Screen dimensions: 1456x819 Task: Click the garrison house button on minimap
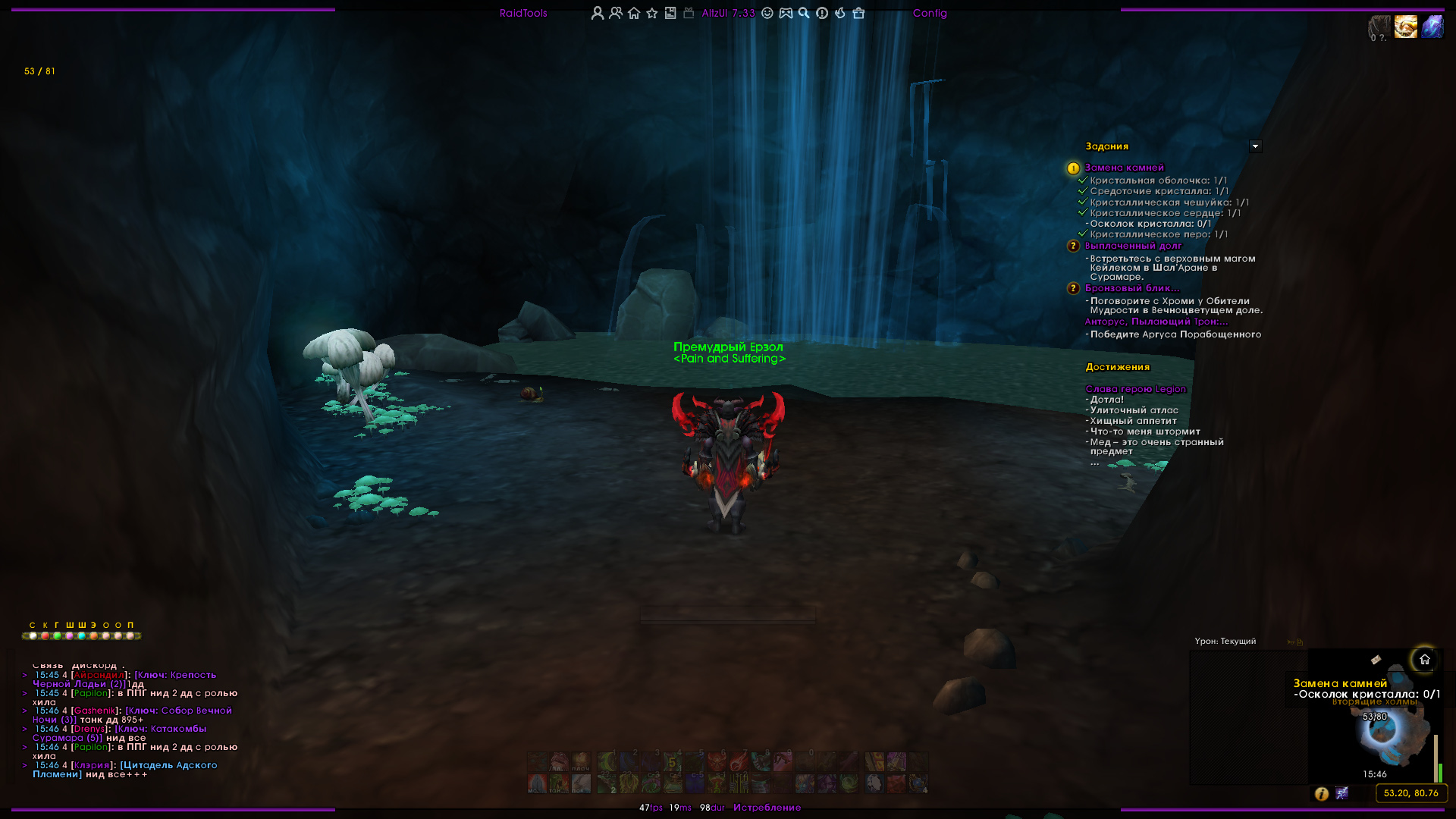coord(1424,660)
